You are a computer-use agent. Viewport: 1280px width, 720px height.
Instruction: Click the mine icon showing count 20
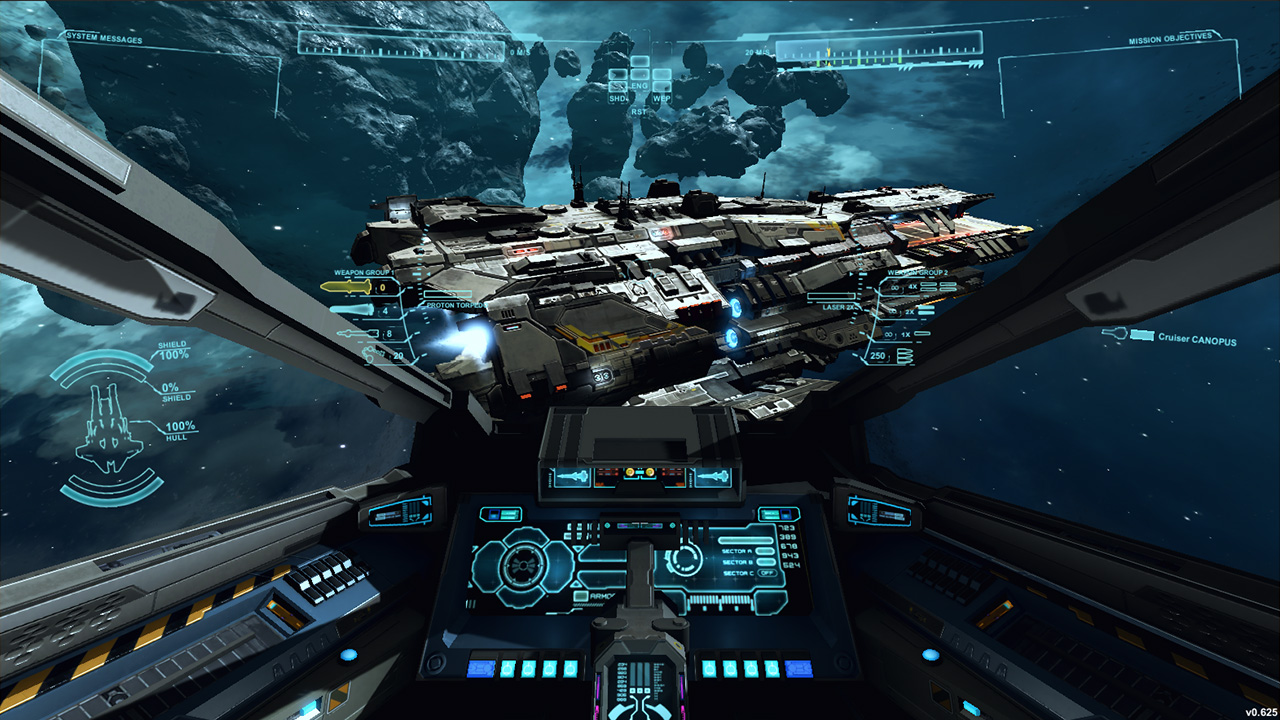click(368, 353)
